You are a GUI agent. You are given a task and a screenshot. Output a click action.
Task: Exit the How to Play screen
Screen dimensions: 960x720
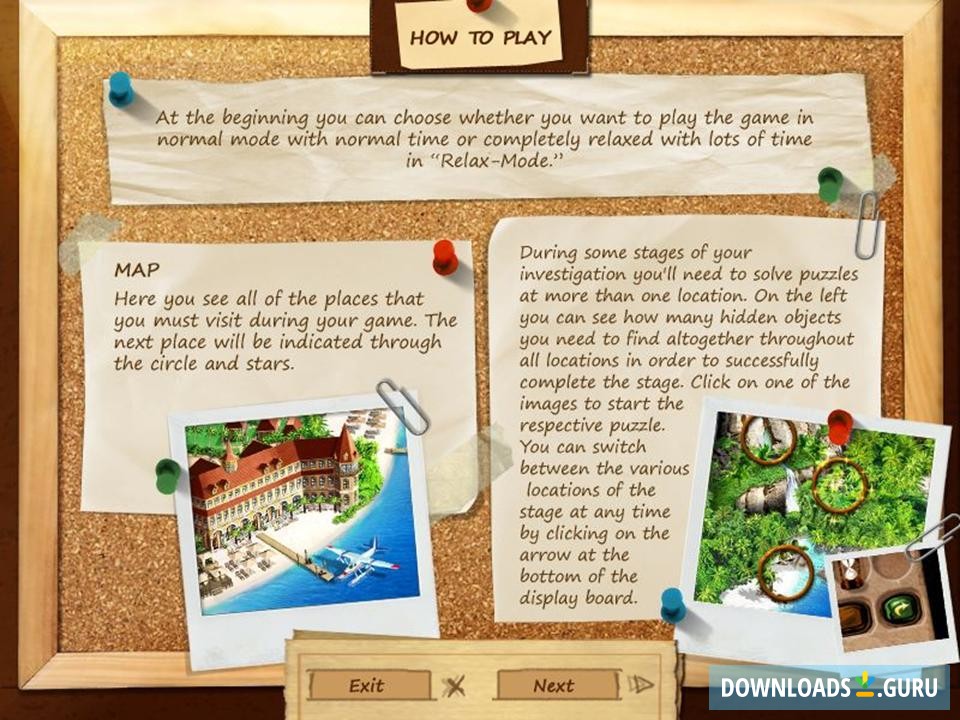coord(368,685)
